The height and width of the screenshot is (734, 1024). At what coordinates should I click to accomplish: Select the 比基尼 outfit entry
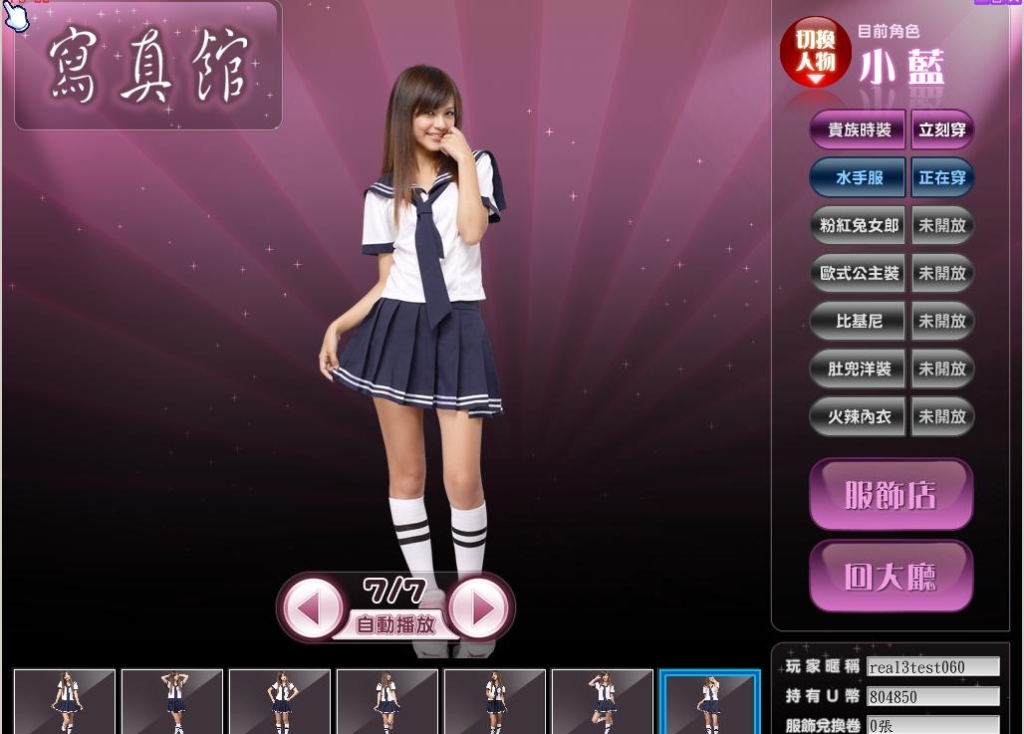click(x=858, y=321)
